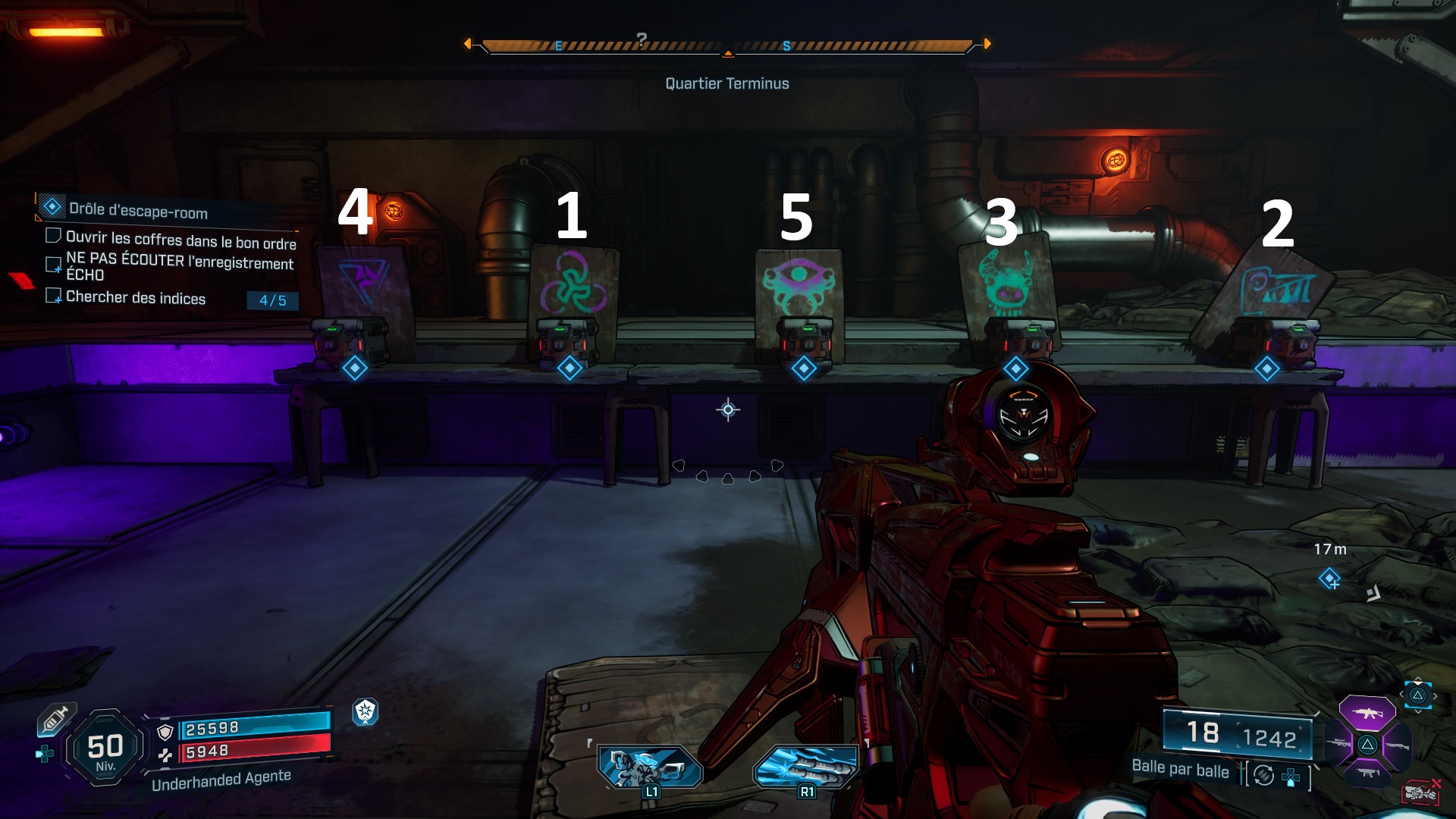Click the right chevron beside the triangle weapon prompt
The width and height of the screenshot is (1456, 819).
coord(1435,695)
